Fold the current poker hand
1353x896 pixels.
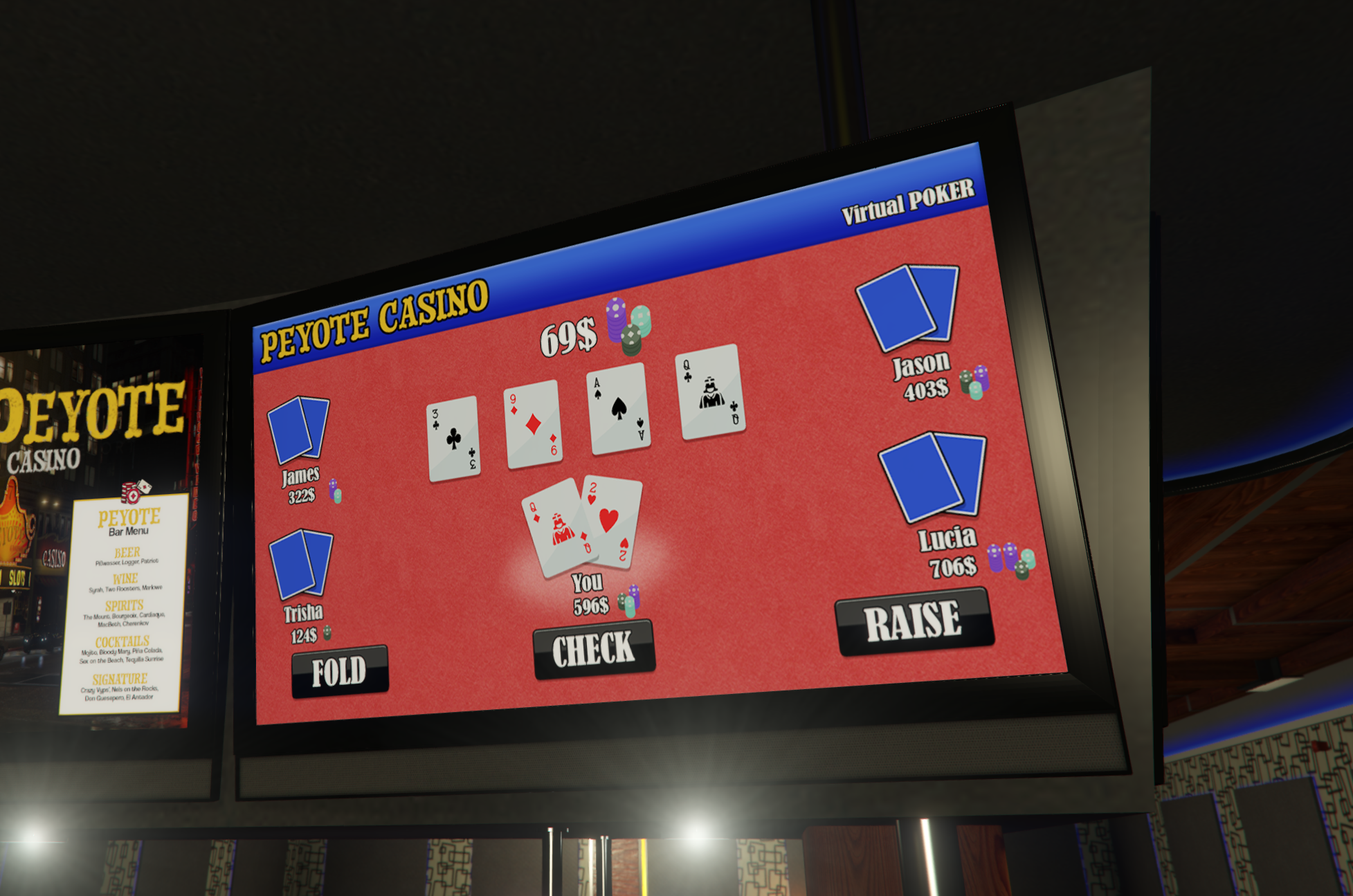pyautogui.click(x=340, y=671)
